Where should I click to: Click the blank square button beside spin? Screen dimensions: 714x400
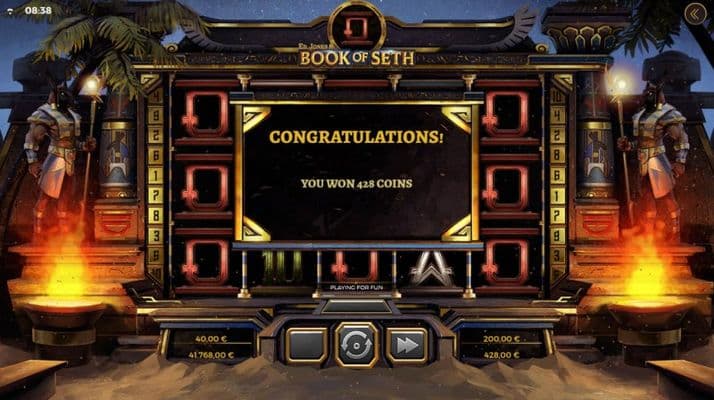[306, 345]
